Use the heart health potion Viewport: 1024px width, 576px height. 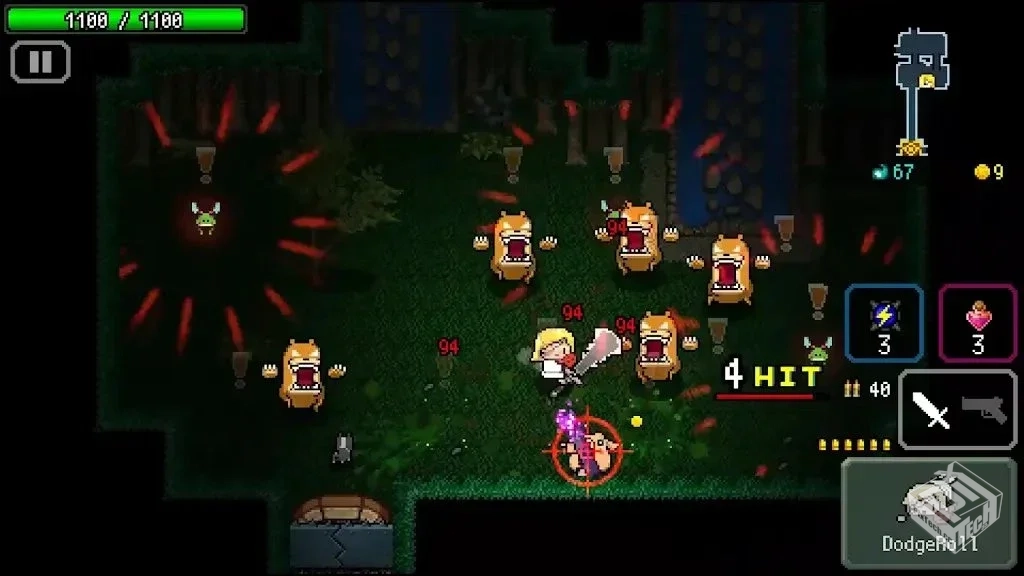pyautogui.click(x=977, y=322)
